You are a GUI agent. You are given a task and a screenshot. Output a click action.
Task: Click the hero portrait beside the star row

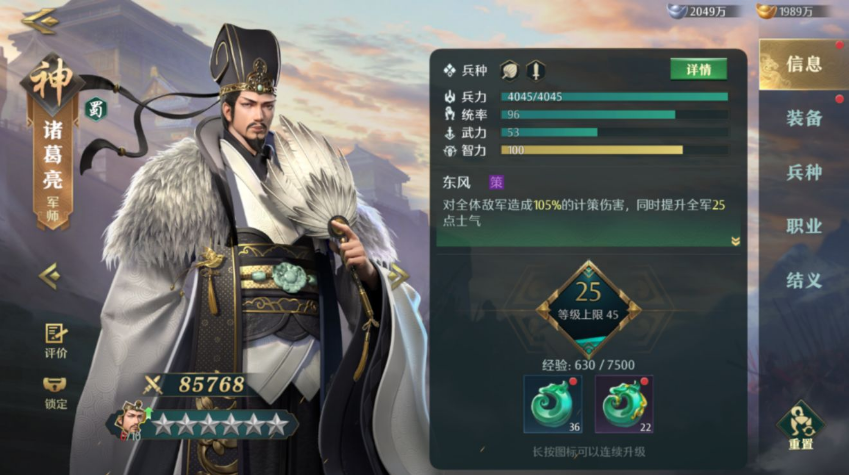coord(131,420)
